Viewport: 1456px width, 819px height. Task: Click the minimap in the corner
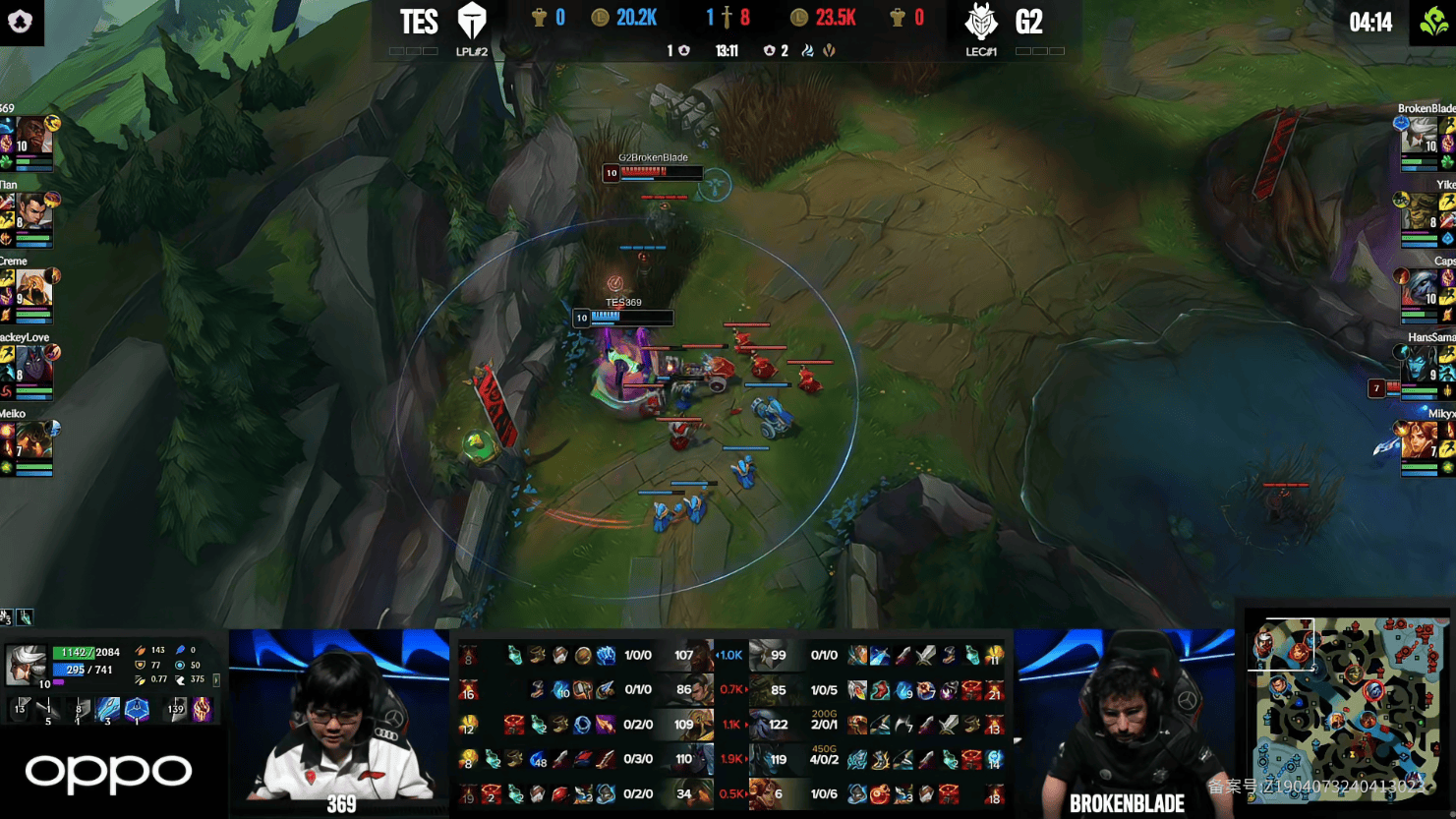coord(1347,710)
